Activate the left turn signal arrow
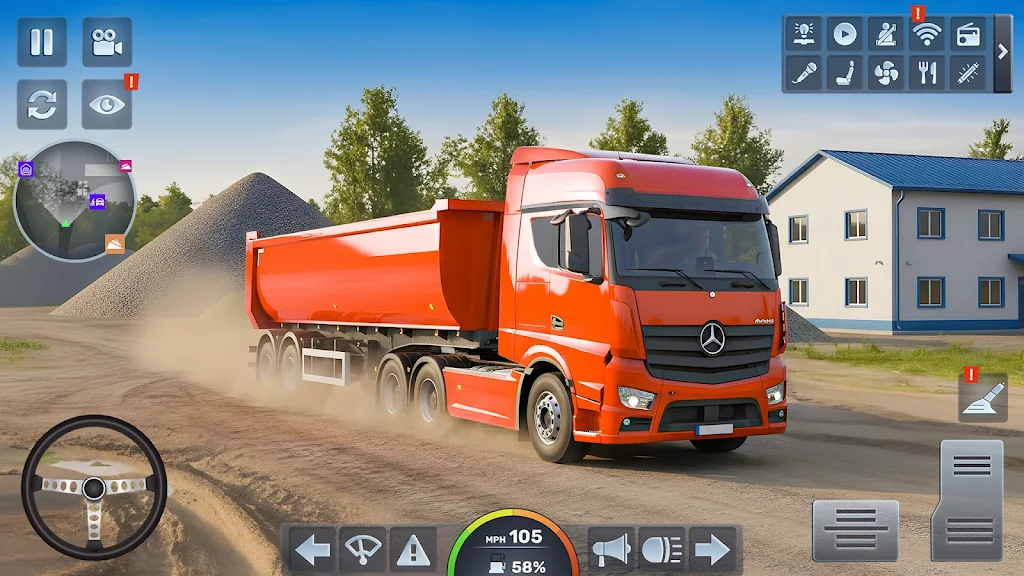This screenshot has width=1024, height=576. click(x=313, y=549)
